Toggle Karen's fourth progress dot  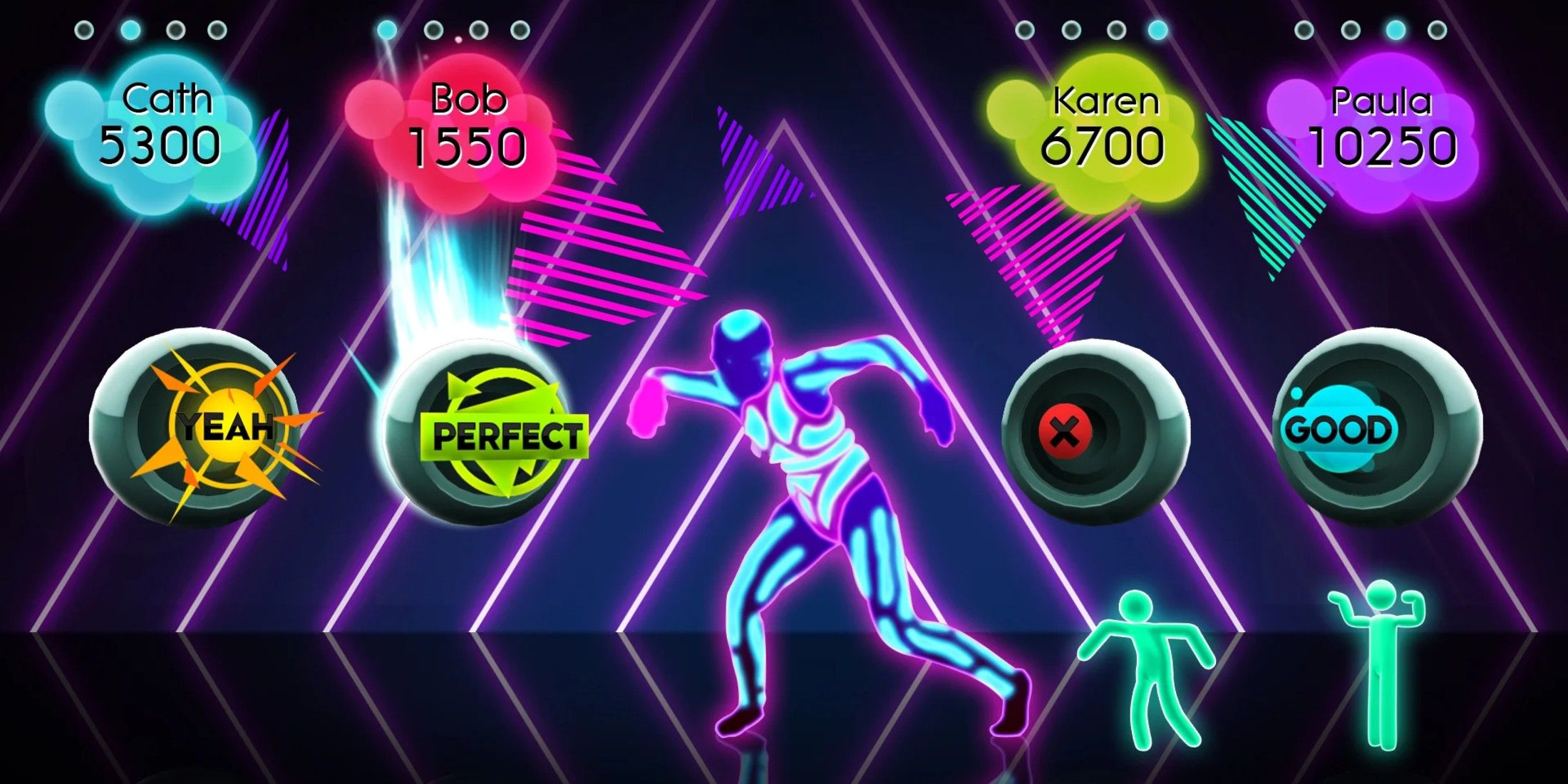pyautogui.click(x=1156, y=31)
